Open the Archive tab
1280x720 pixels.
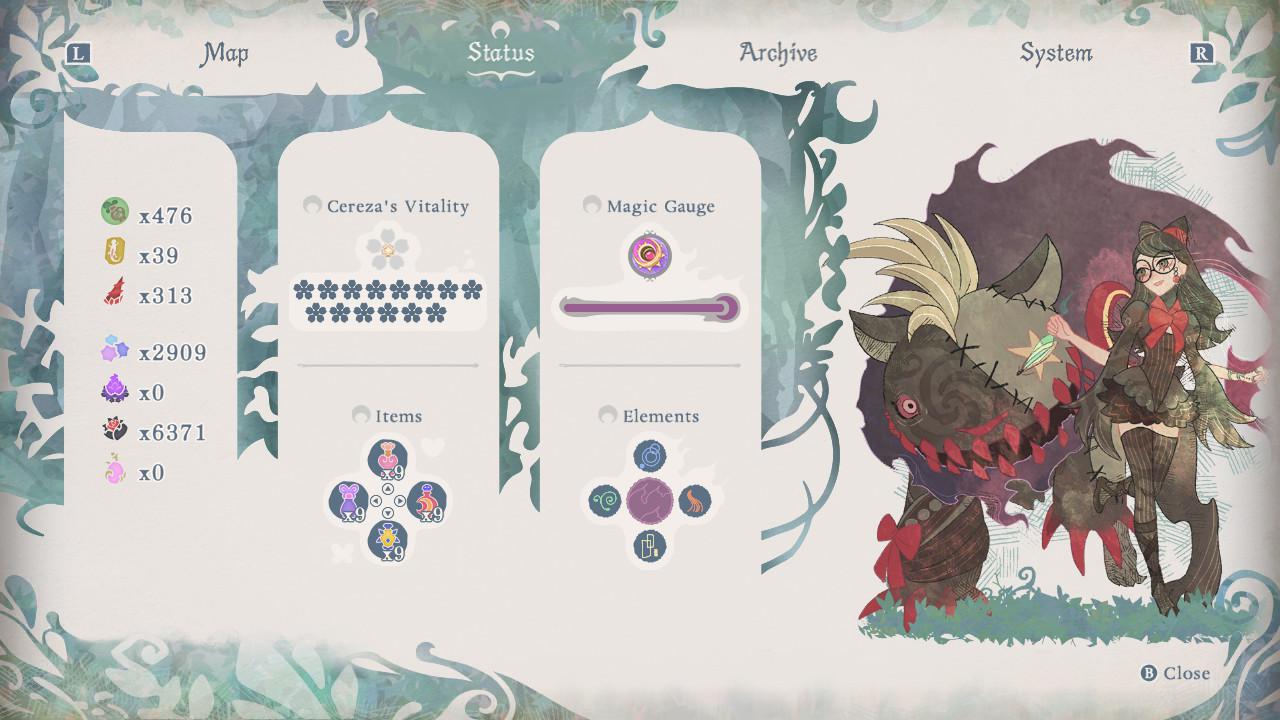coord(777,53)
